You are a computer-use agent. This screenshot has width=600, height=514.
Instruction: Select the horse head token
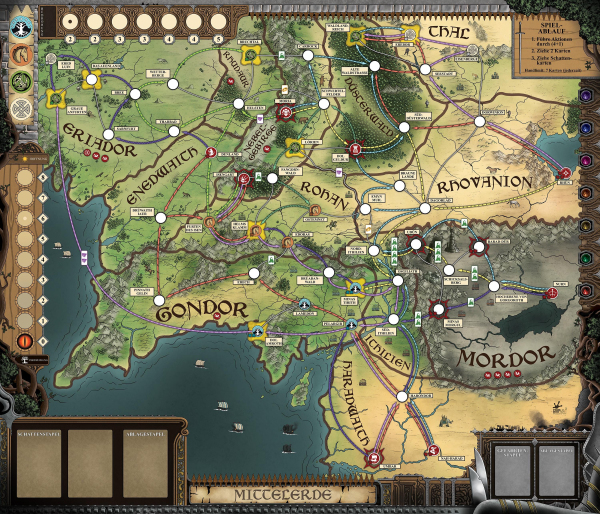click(x=22, y=54)
